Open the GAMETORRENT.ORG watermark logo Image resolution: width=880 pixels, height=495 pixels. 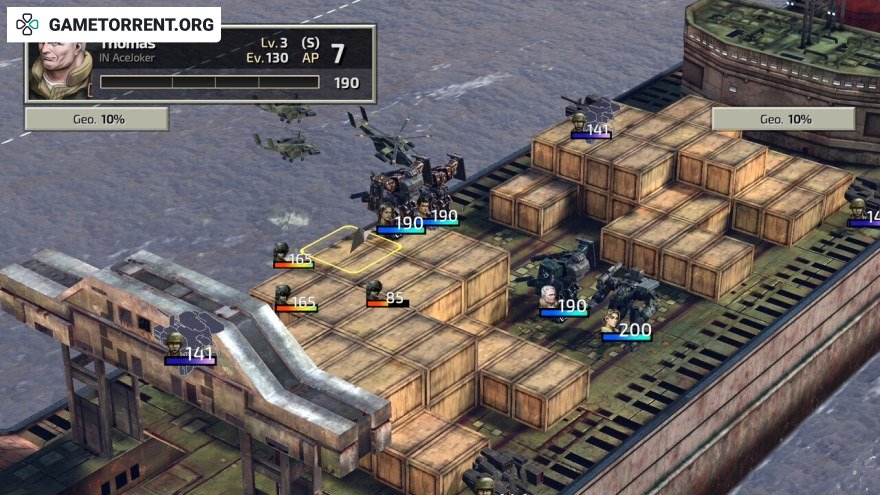click(x=113, y=24)
